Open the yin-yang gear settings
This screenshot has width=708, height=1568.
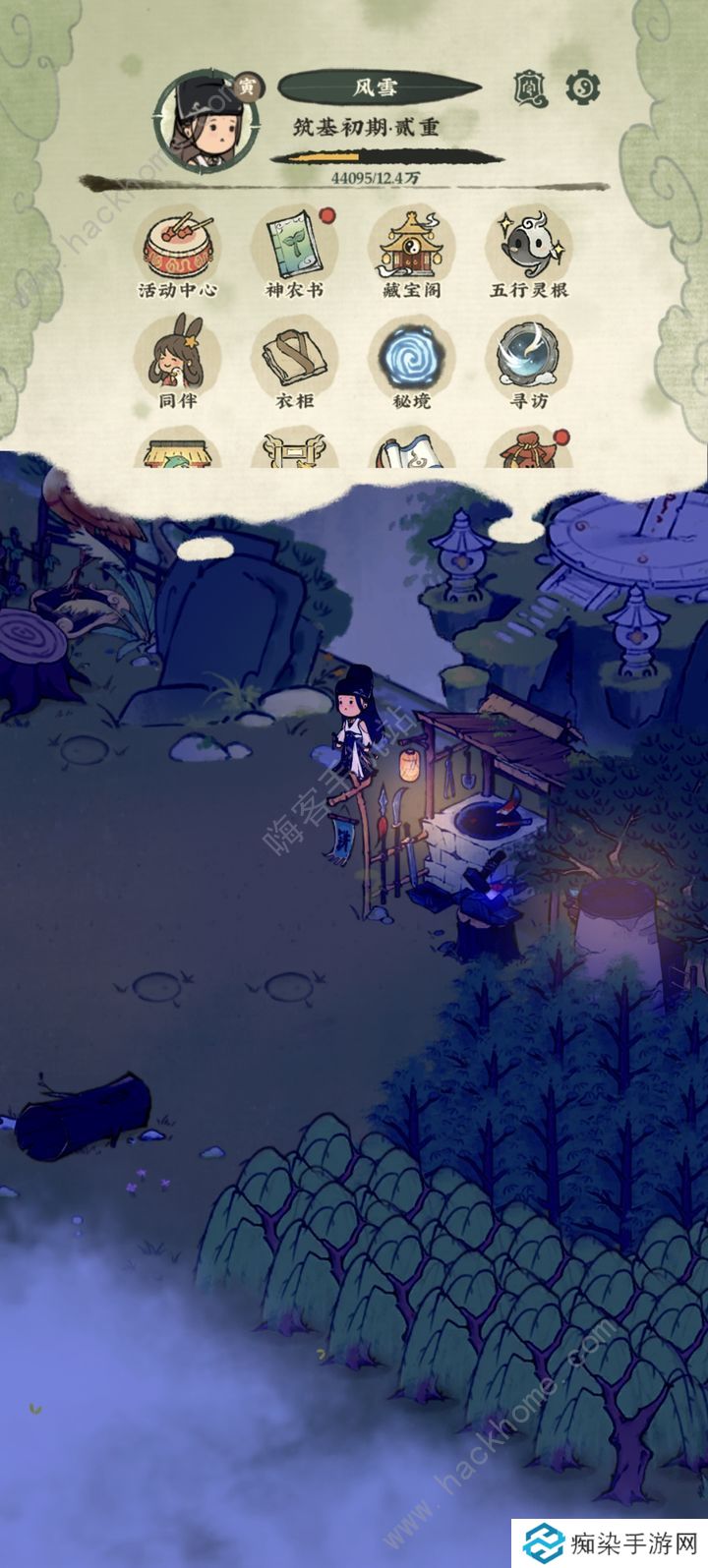point(582,88)
